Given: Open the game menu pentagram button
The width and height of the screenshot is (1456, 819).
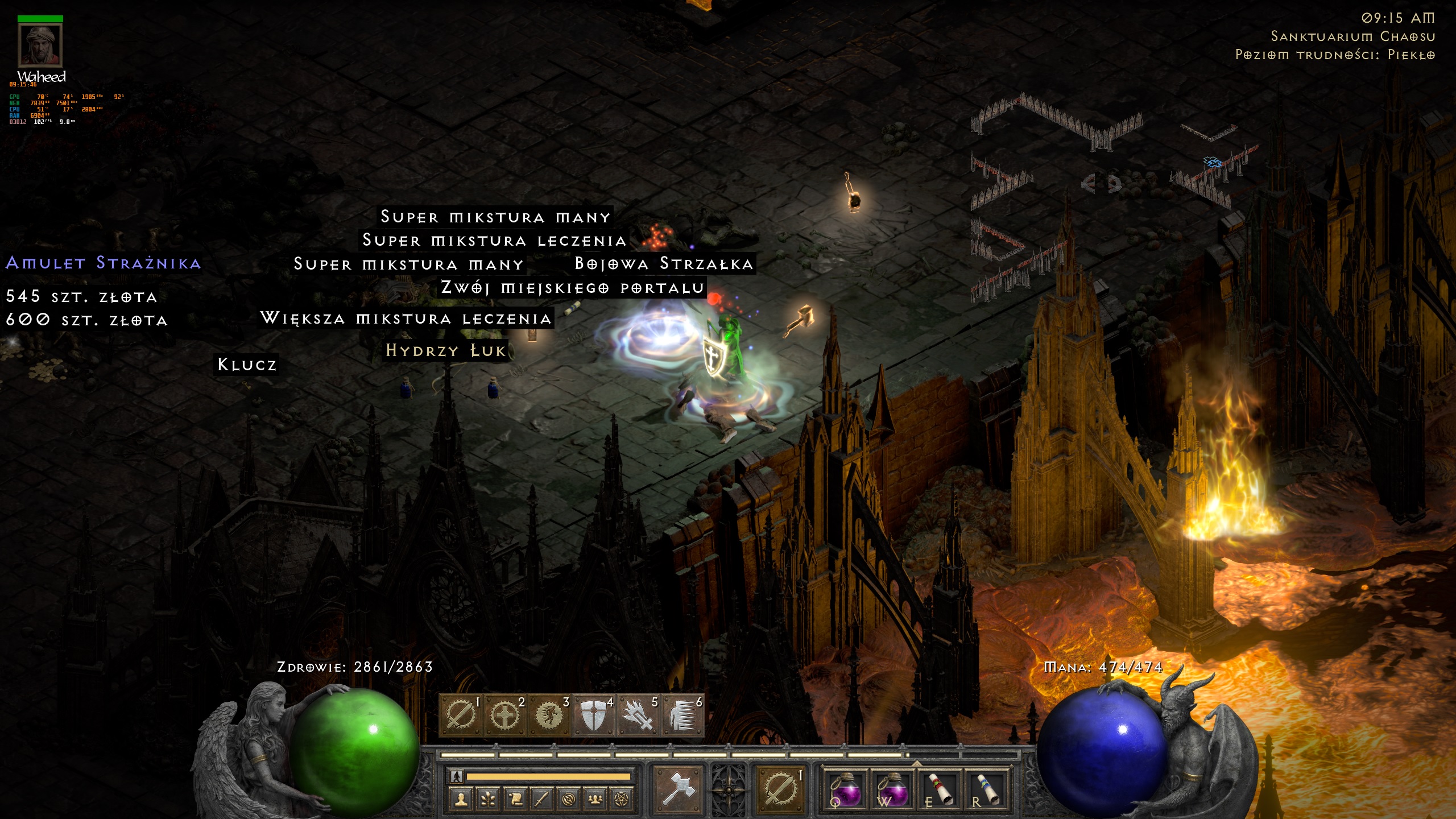Looking at the screenshot, I should click(622, 800).
